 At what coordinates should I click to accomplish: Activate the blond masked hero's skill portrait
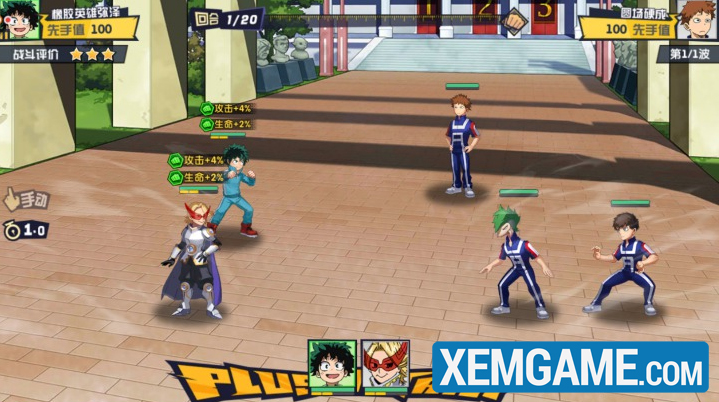tap(385, 363)
